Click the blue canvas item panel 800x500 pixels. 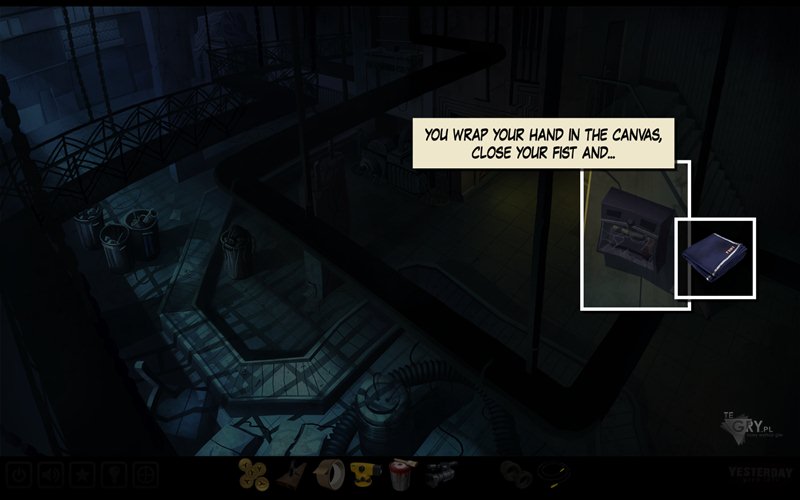click(715, 257)
